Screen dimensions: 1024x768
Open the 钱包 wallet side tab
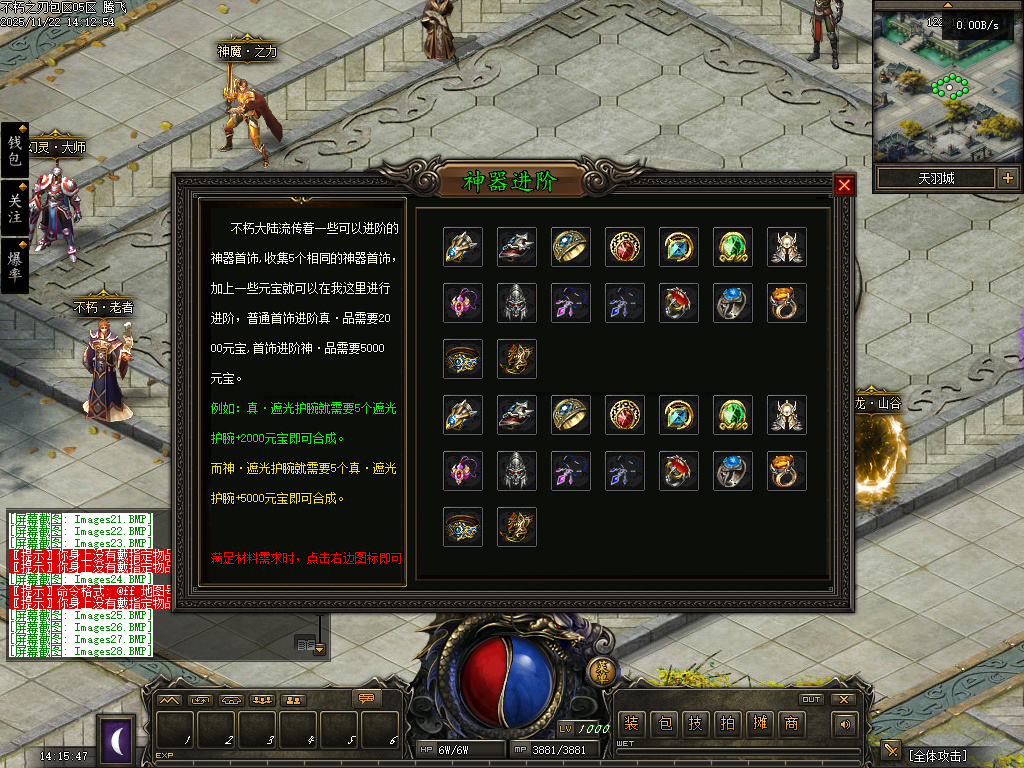[15, 151]
